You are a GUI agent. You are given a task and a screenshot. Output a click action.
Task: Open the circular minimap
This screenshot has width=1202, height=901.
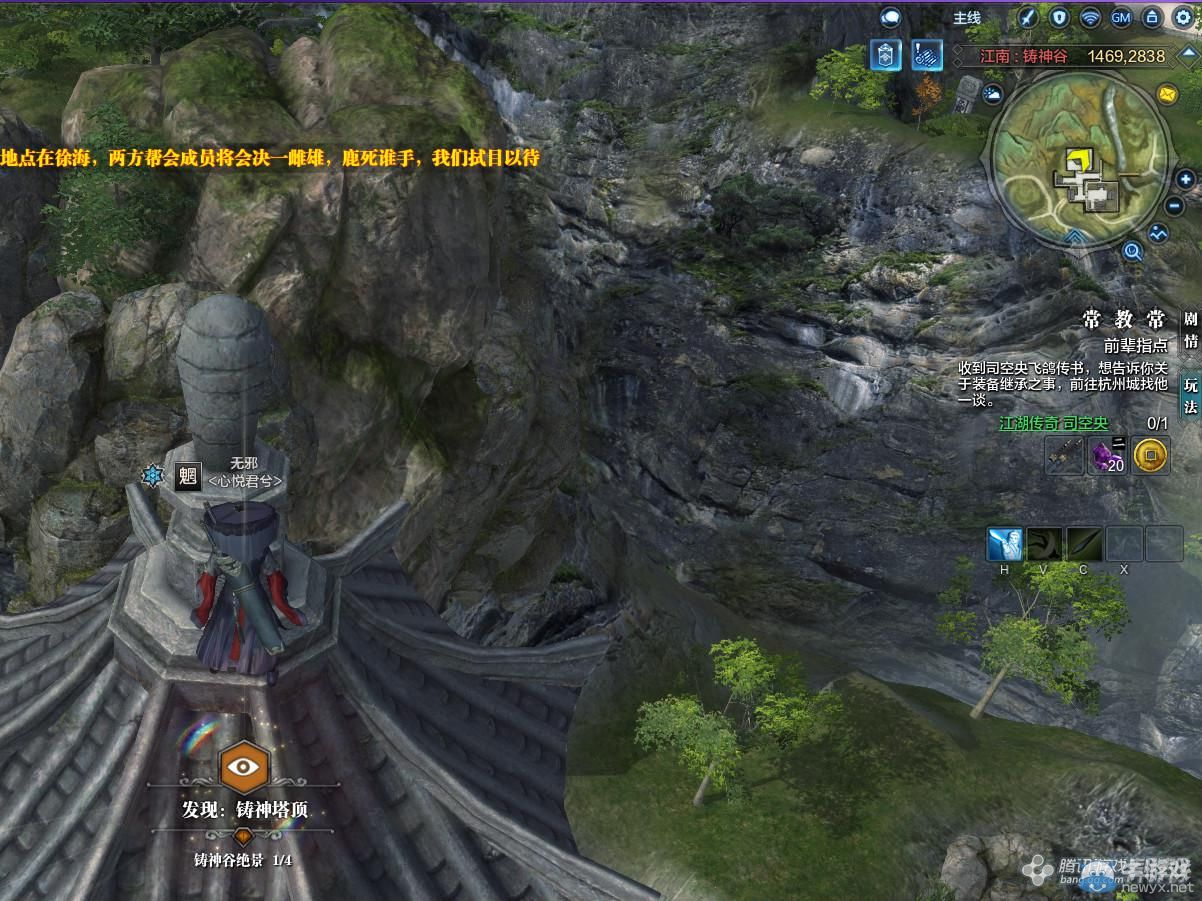1078,160
